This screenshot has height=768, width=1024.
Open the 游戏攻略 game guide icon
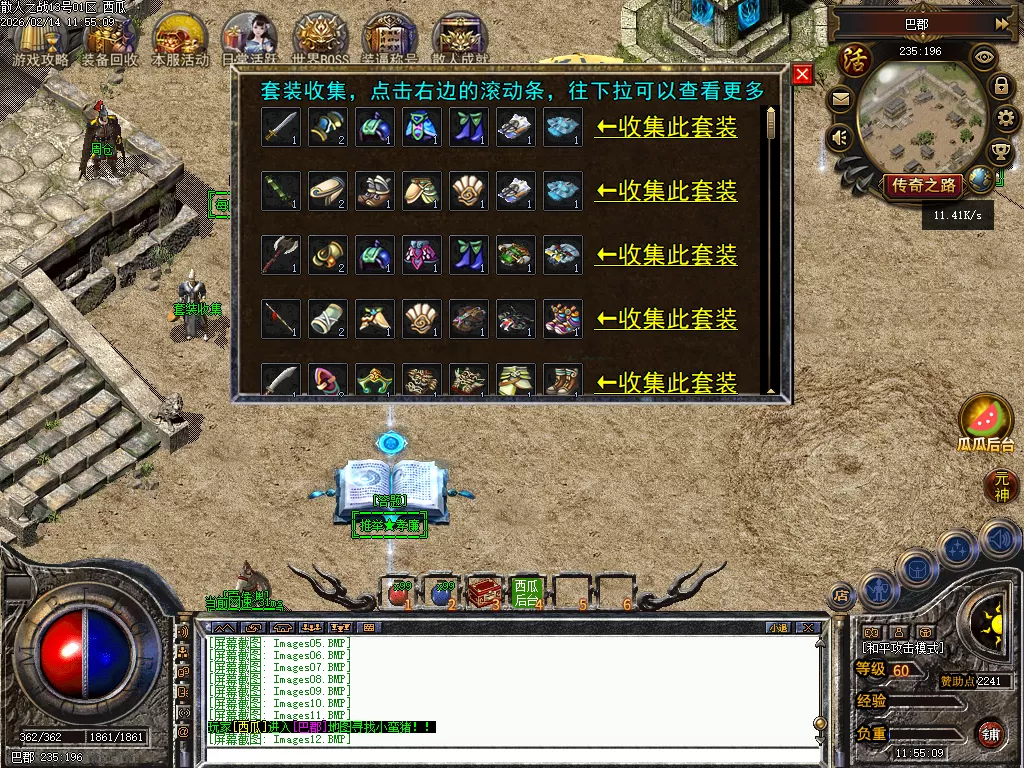click(x=40, y=38)
